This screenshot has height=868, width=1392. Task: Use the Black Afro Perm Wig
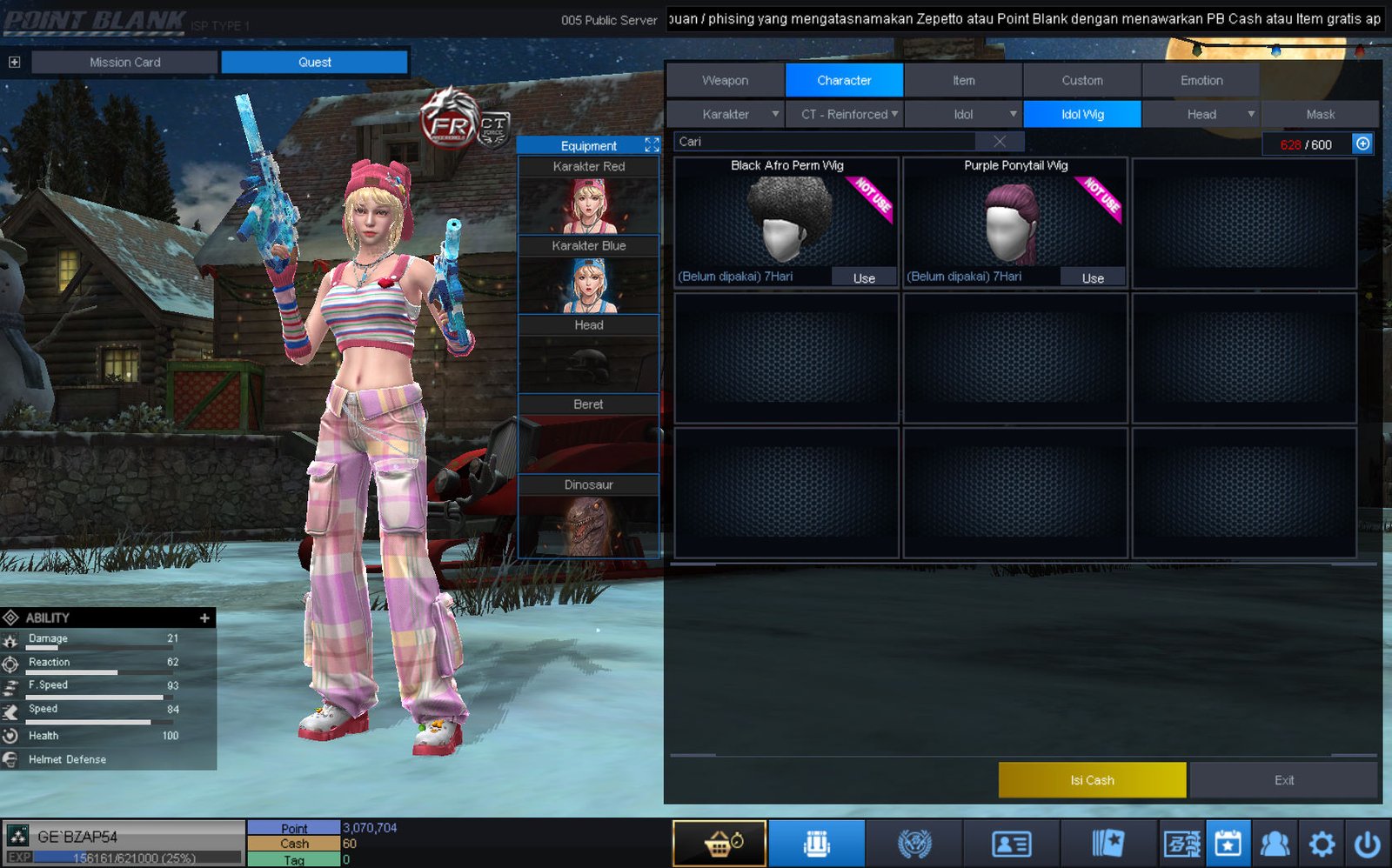pyautogui.click(x=863, y=277)
